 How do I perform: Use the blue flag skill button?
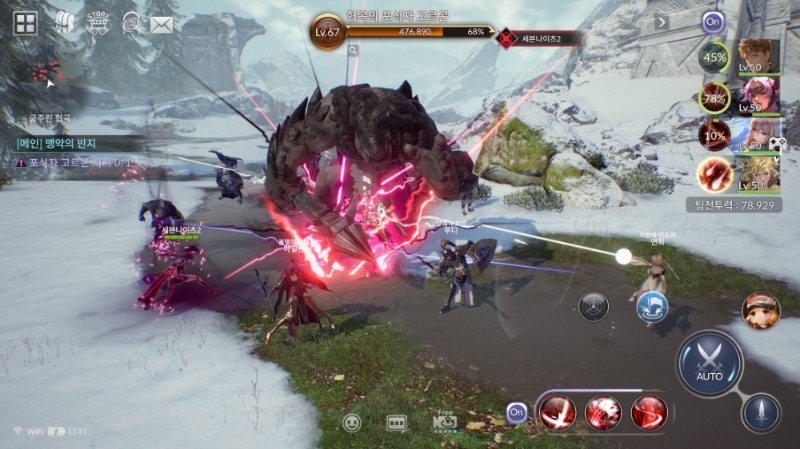[652, 307]
